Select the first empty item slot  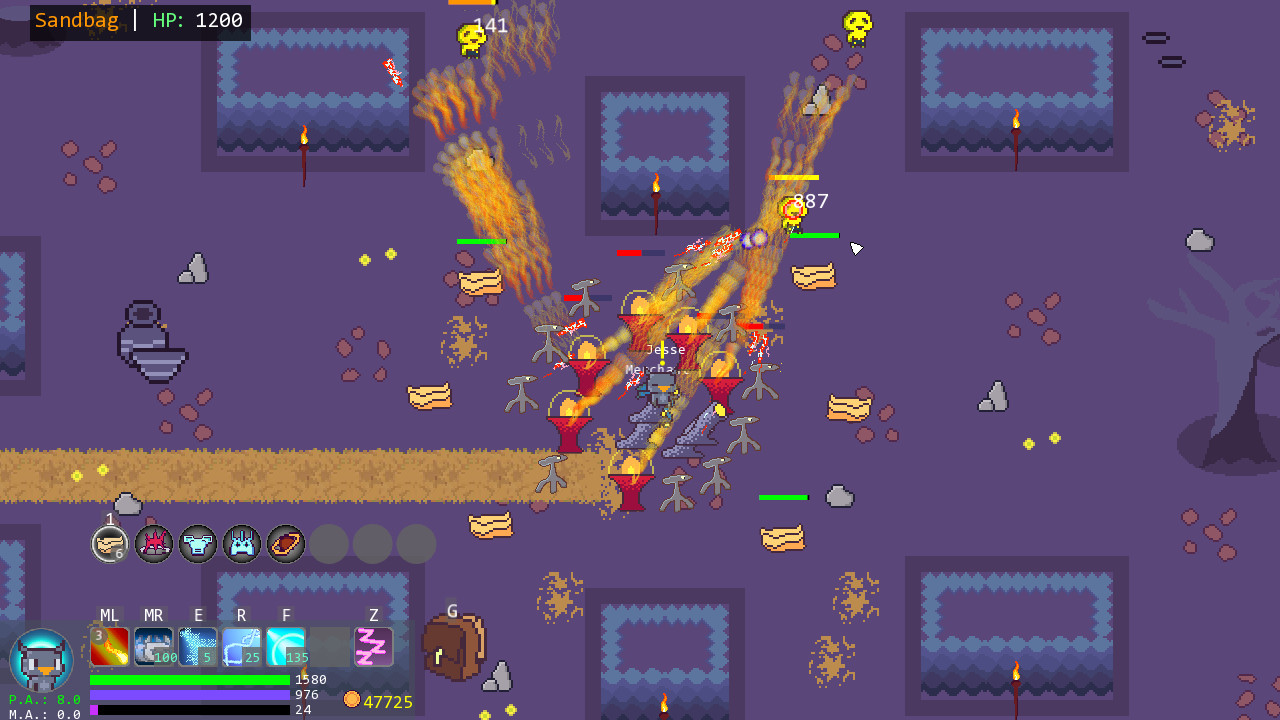coord(330,544)
